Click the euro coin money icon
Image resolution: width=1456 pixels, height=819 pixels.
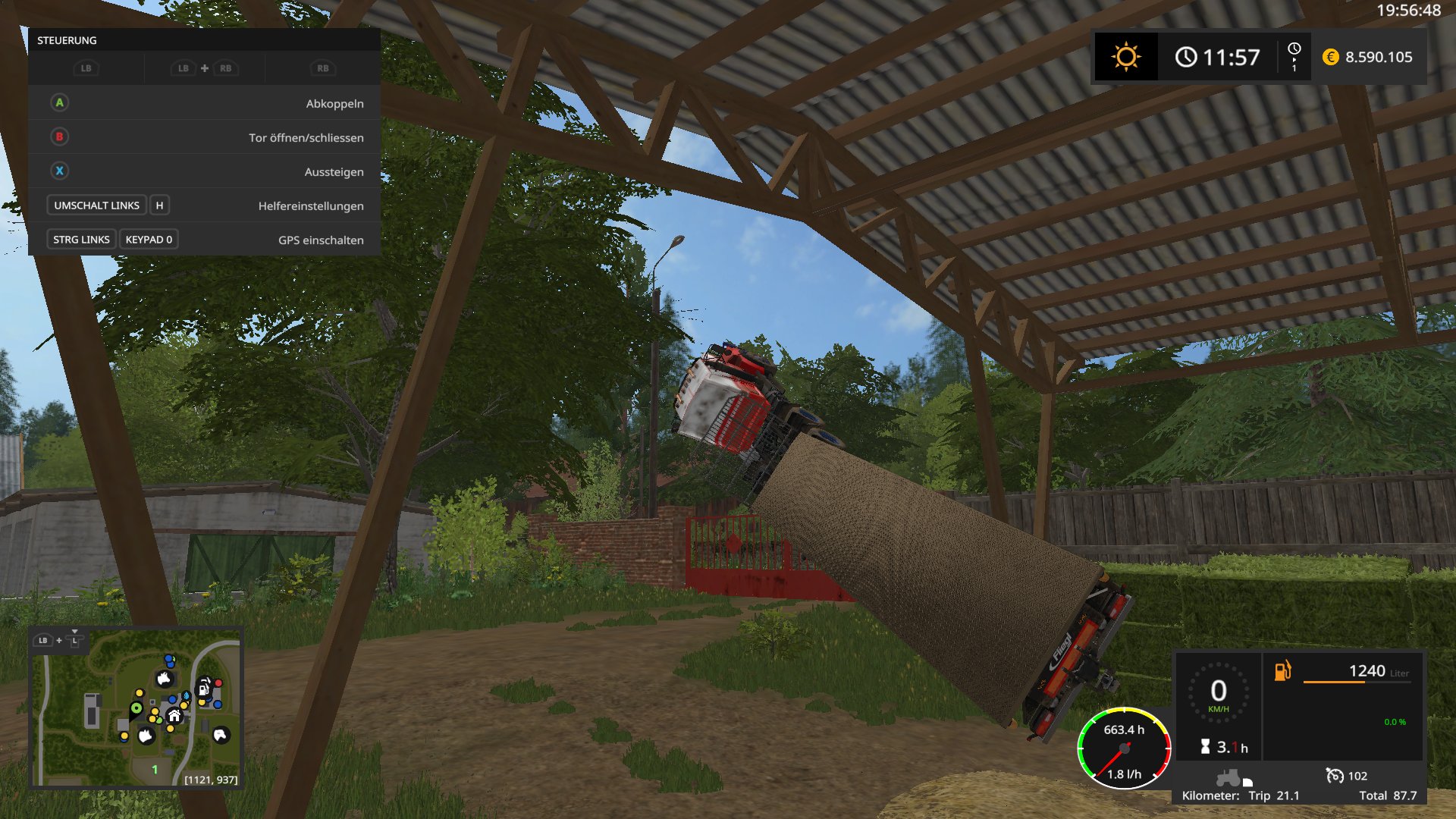coord(1330,57)
